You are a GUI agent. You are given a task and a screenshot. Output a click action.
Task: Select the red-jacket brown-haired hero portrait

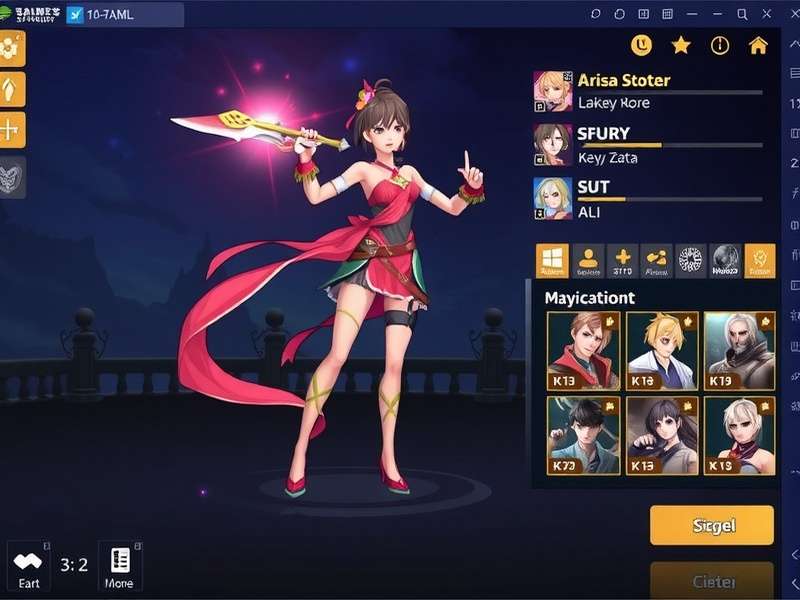[583, 350]
